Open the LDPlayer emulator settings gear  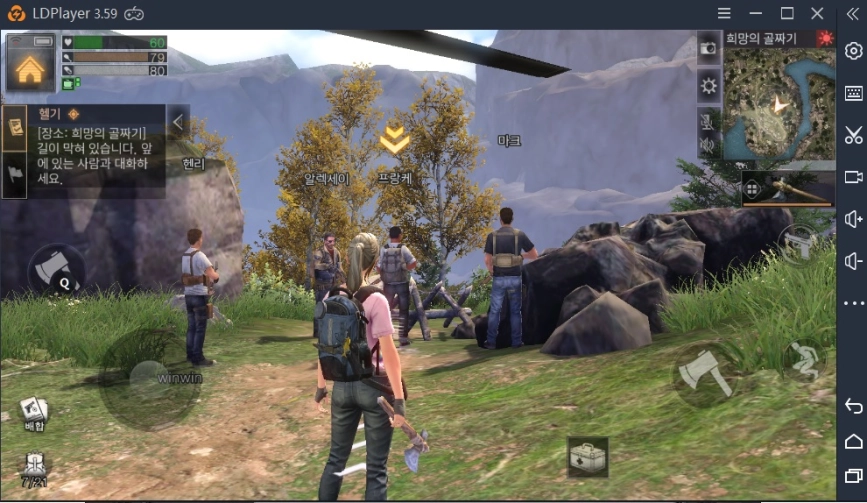click(853, 51)
